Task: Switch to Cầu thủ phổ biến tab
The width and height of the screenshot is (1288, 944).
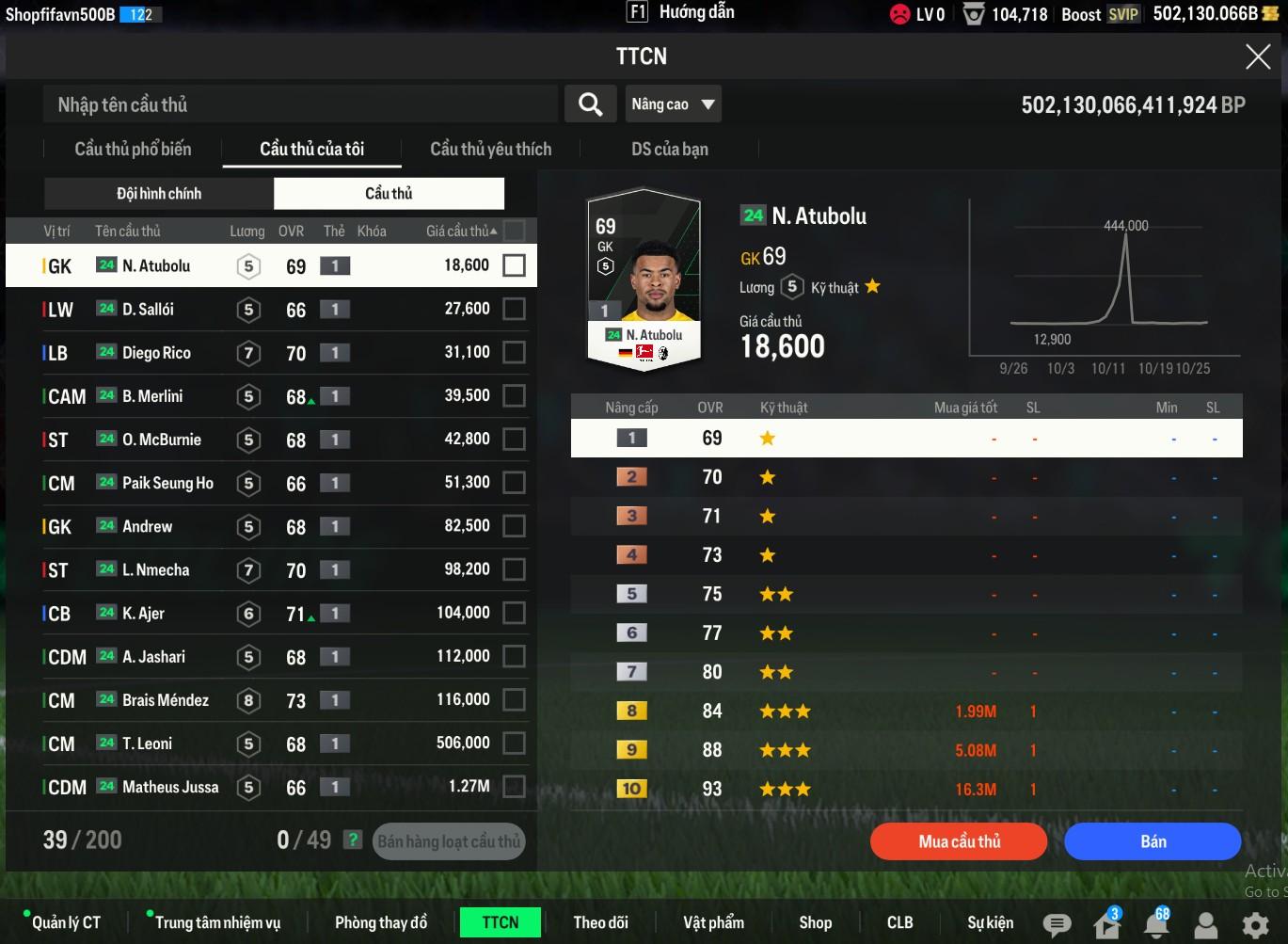Action: click(133, 149)
